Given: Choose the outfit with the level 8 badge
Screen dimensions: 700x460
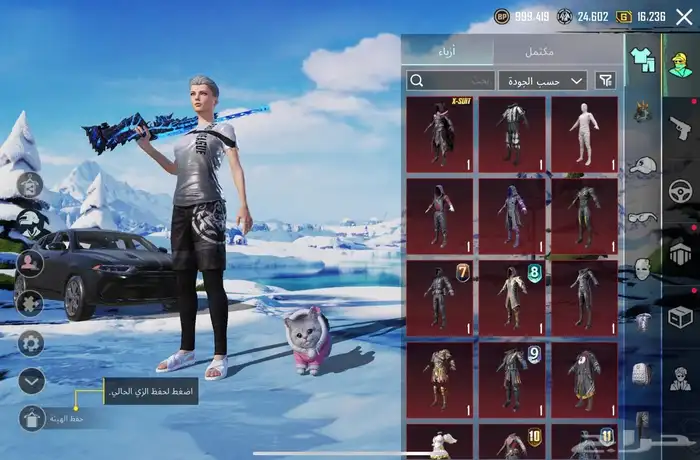Looking at the screenshot, I should tap(512, 296).
